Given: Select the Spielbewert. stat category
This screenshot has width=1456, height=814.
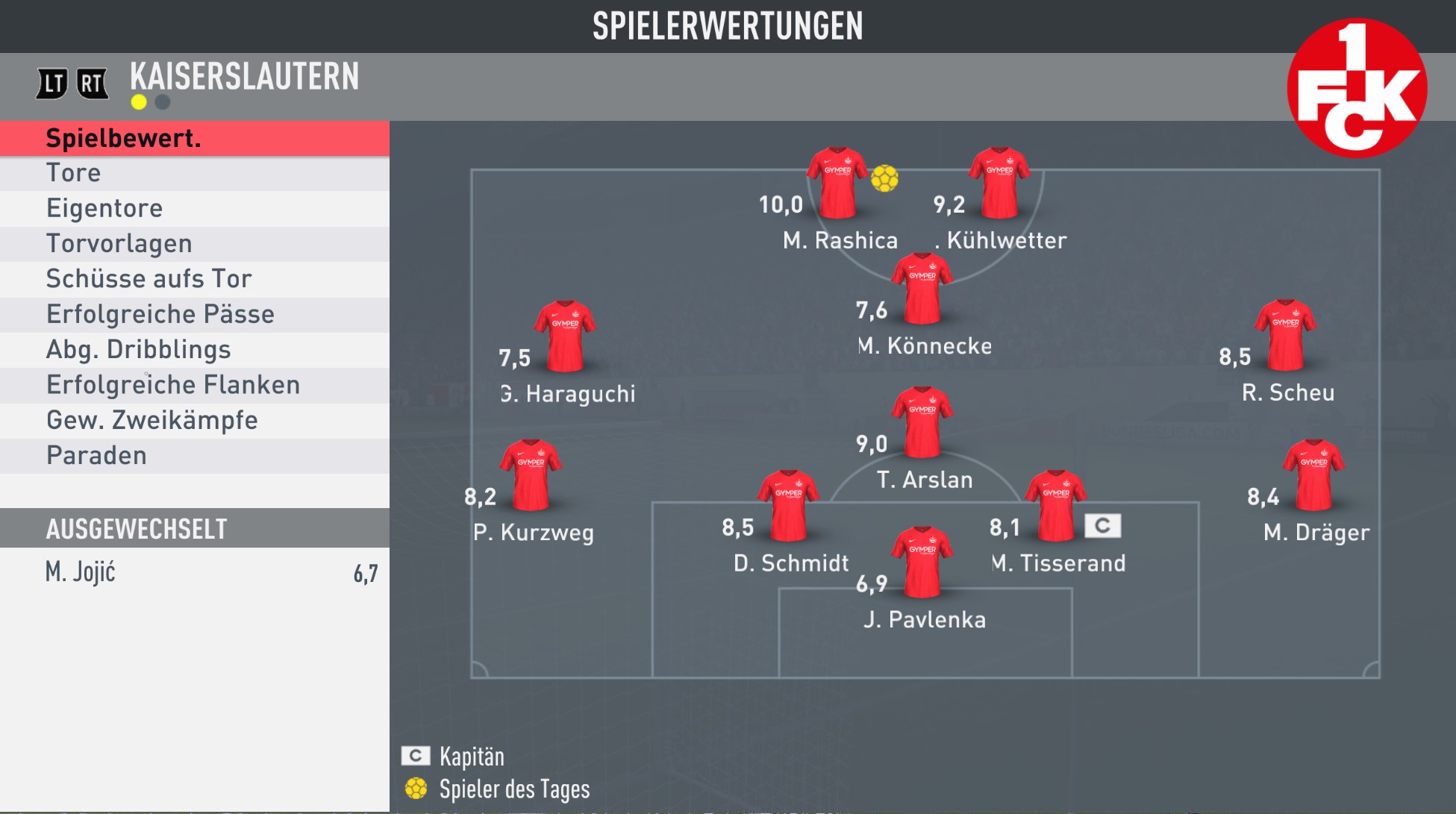Looking at the screenshot, I should (194, 138).
